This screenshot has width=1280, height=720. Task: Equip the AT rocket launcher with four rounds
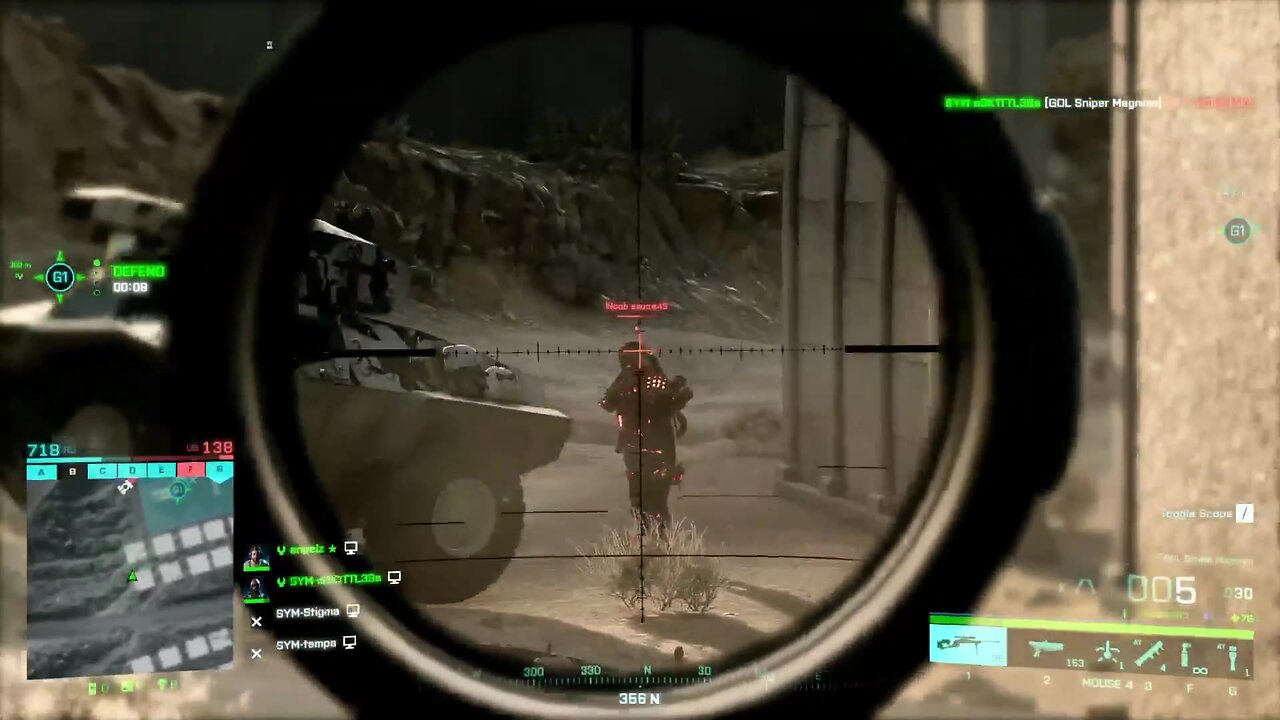point(1149,653)
